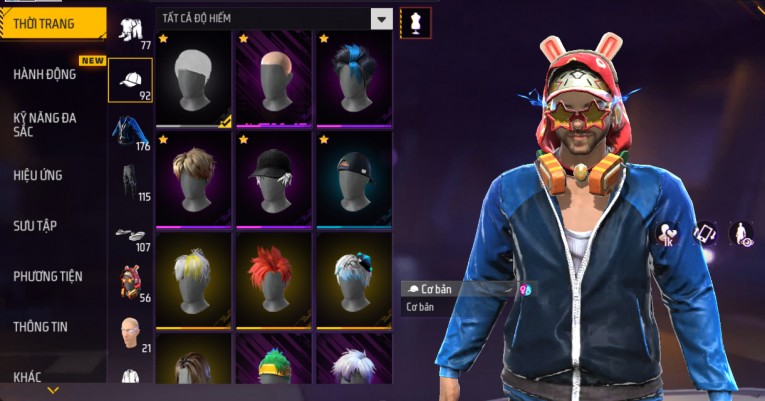Select the outfit set category showing 77
765x401 pixels.
130,31
